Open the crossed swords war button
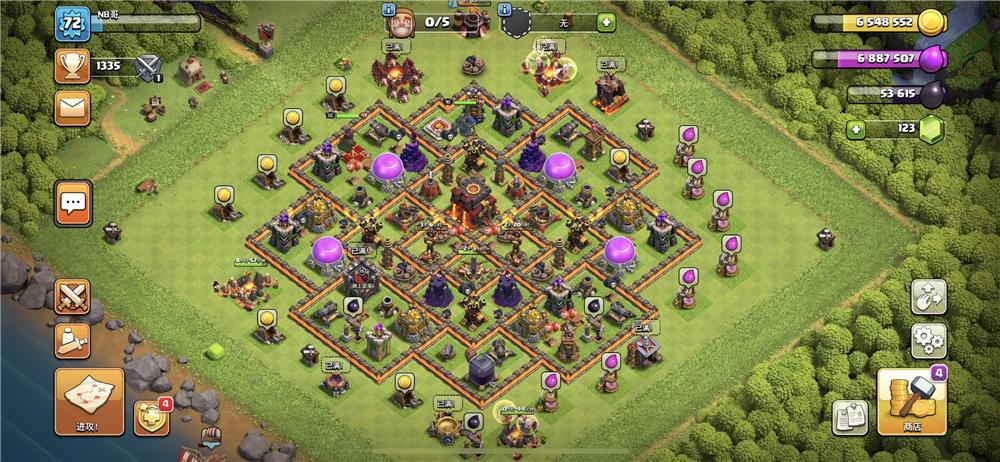The image size is (1000, 462). [72, 296]
